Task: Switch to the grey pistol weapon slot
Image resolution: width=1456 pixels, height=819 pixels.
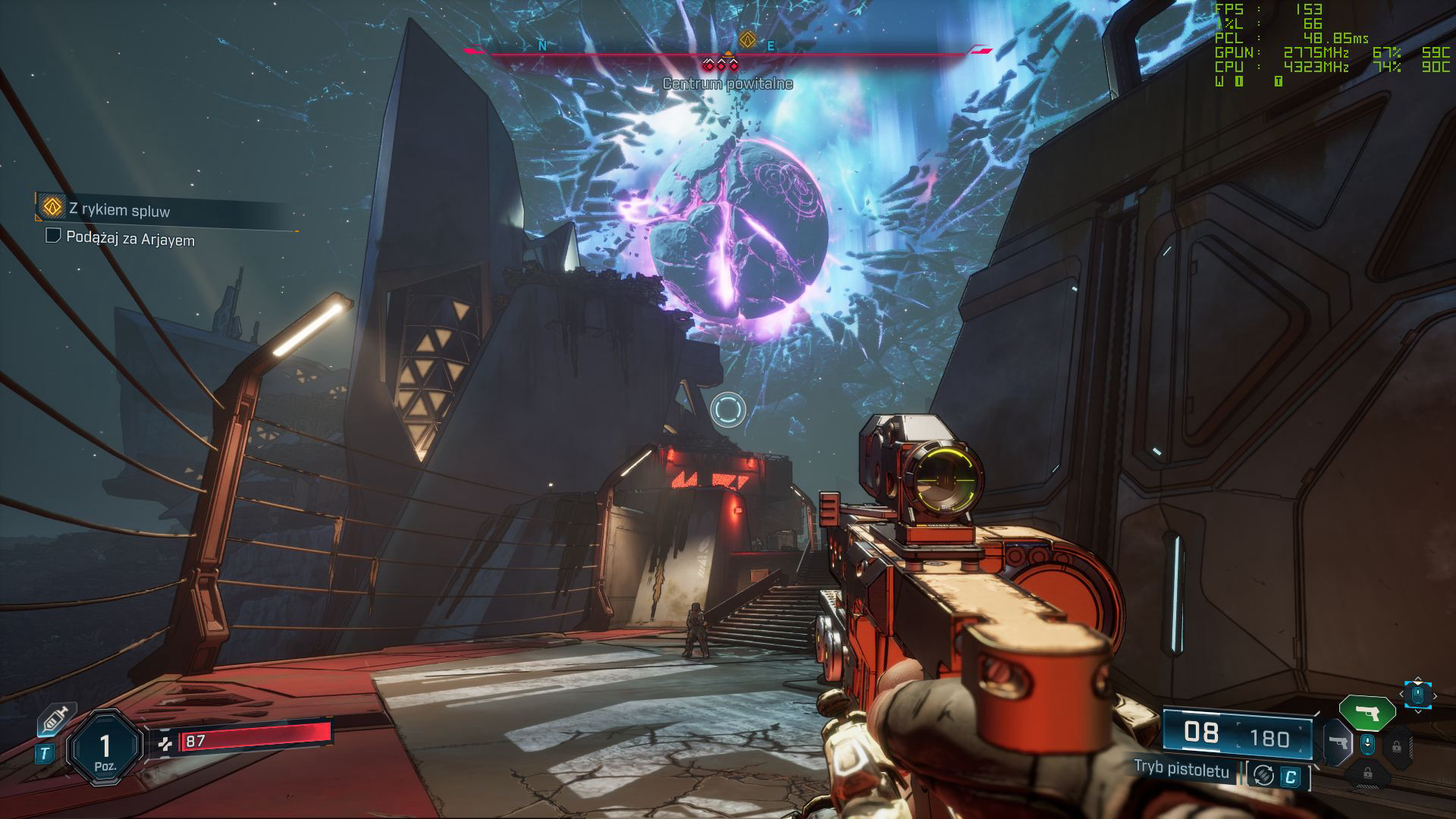Action: coord(1338,743)
